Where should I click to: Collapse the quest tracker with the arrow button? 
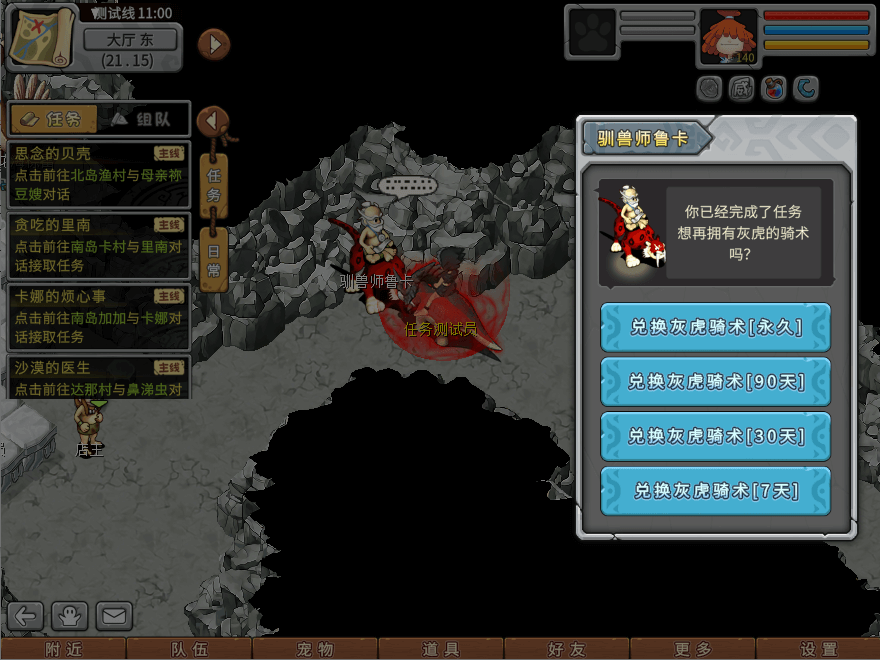[x=213, y=121]
